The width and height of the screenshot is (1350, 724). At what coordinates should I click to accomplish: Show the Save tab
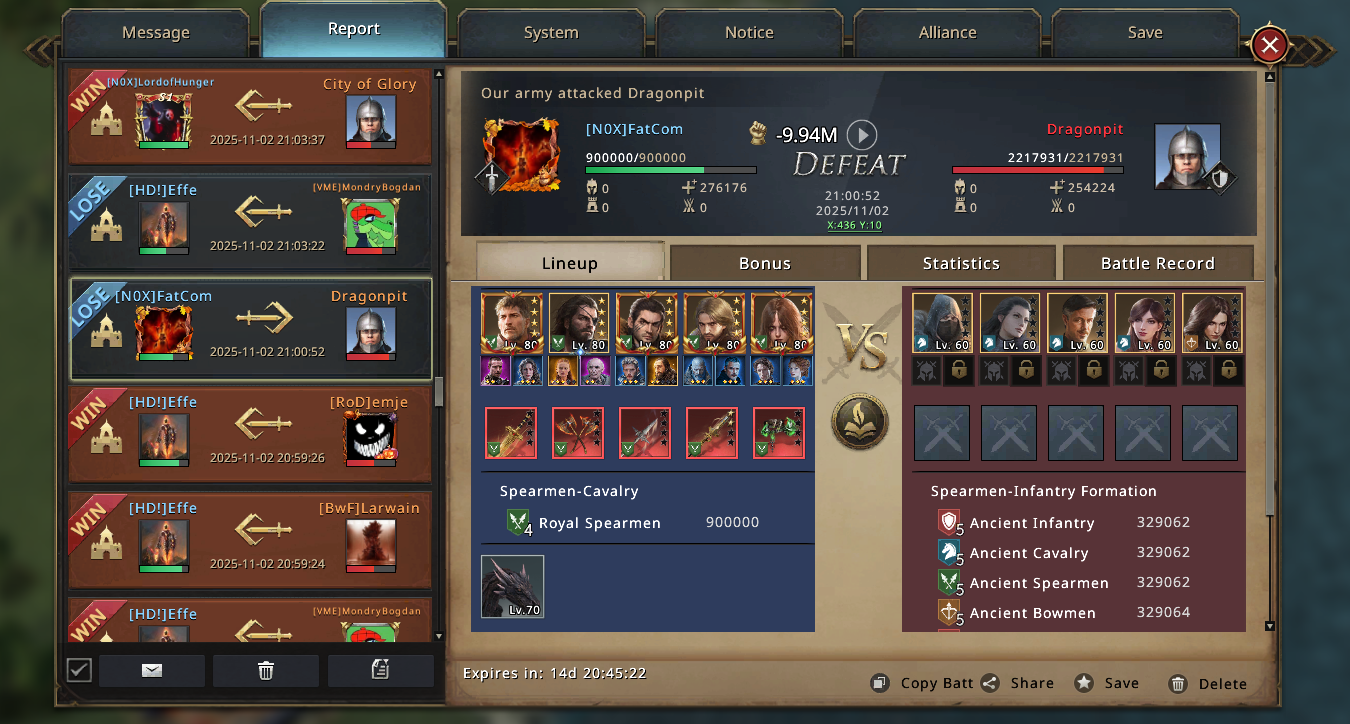point(1144,32)
